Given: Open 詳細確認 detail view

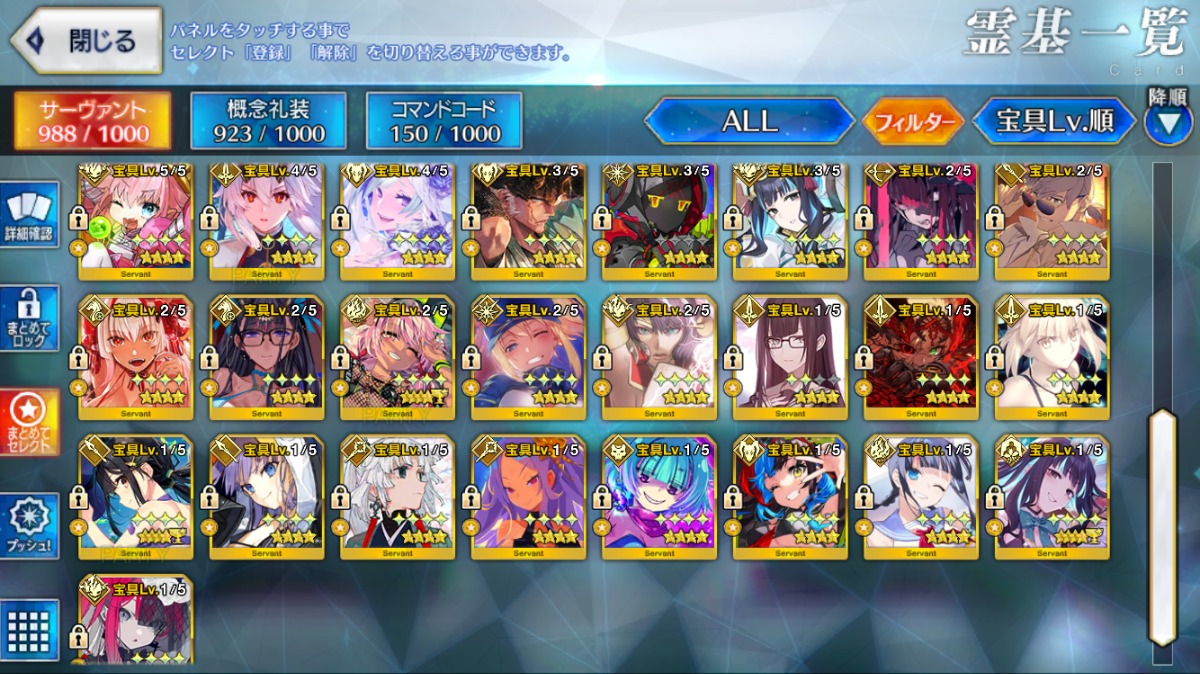Looking at the screenshot, I should [30, 216].
